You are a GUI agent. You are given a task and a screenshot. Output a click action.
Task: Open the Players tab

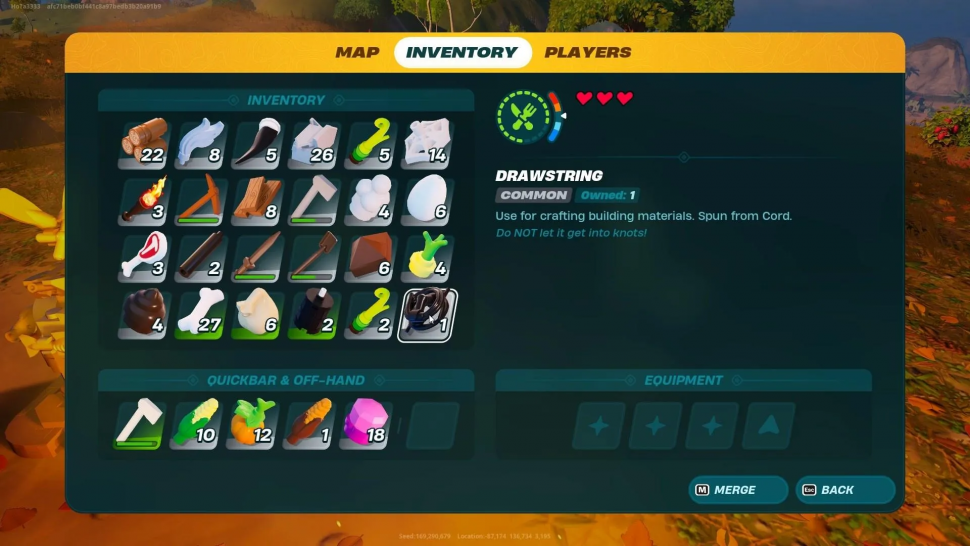coord(587,52)
